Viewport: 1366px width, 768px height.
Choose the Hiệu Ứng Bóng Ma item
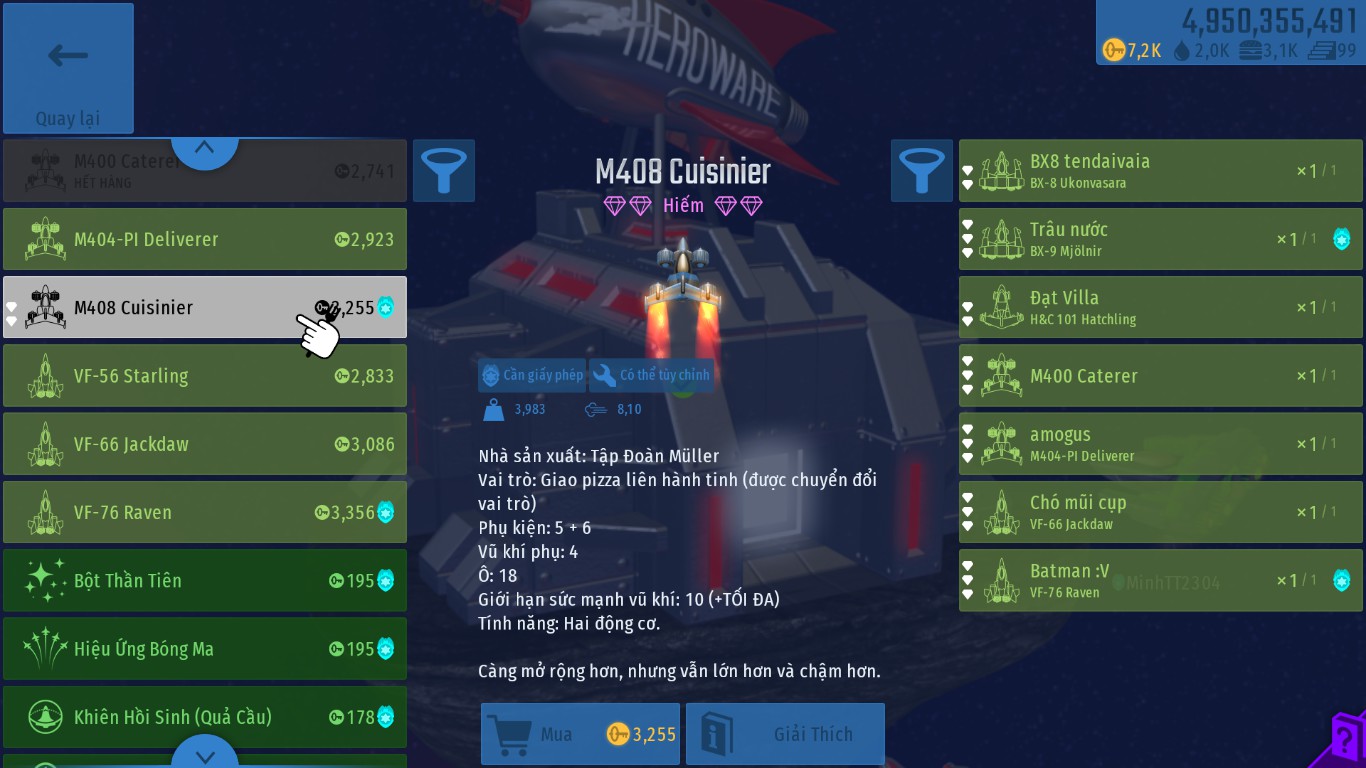point(205,649)
